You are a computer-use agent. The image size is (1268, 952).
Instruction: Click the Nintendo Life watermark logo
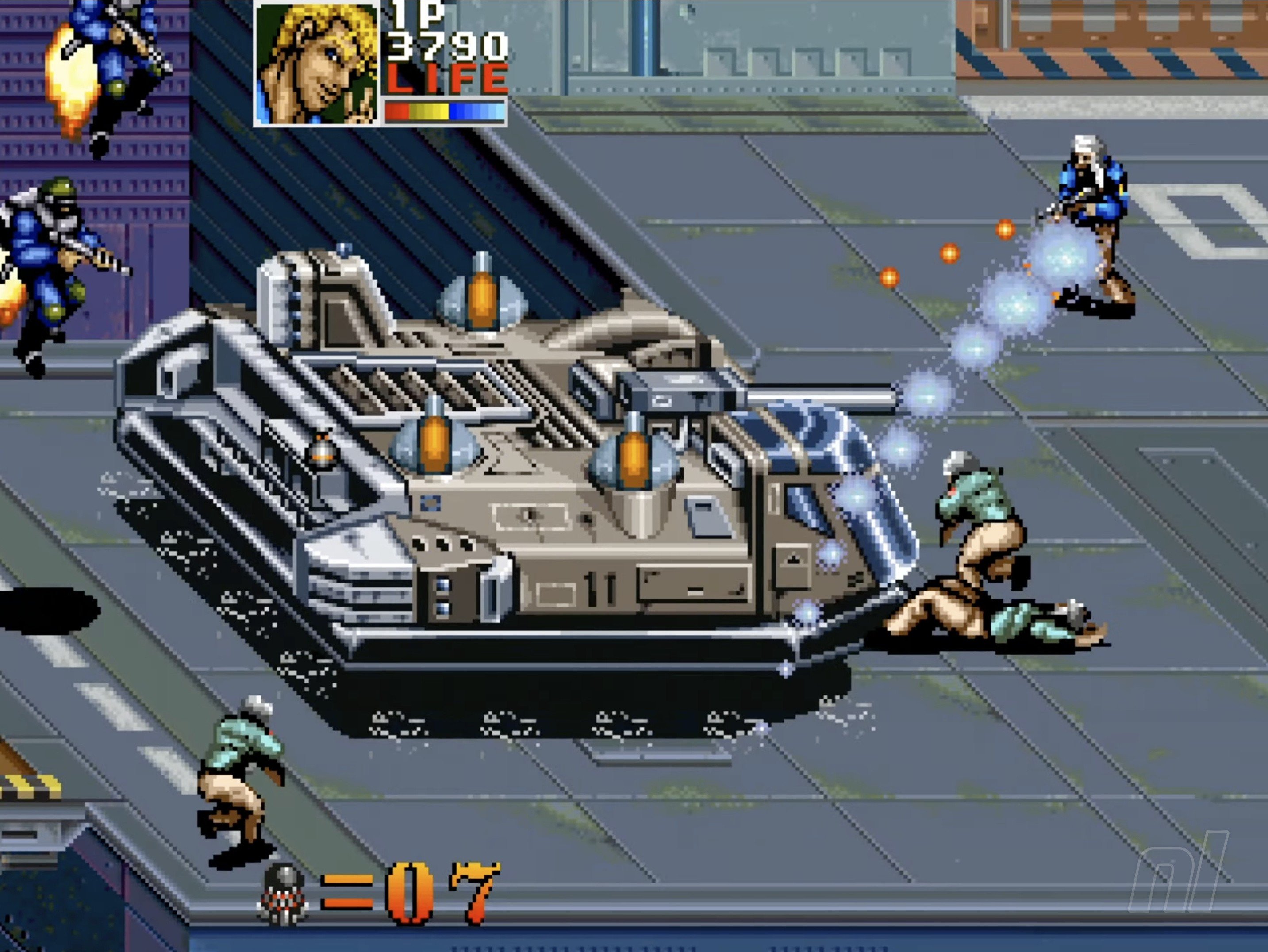click(1180, 876)
